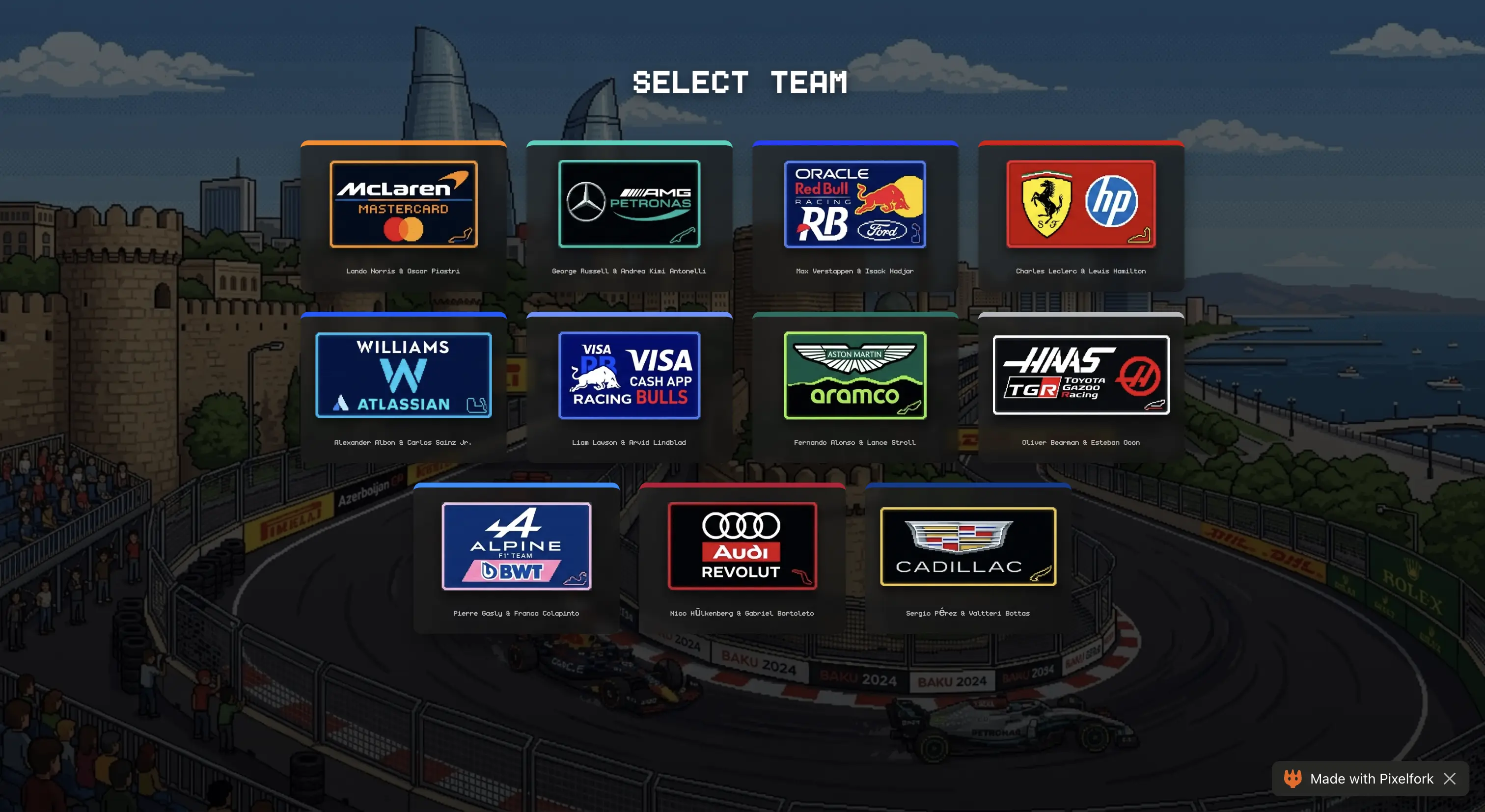This screenshot has height=812, width=1485.
Task: Click the Max Verstappen & Isack Hadjar text
Action: [x=854, y=271]
